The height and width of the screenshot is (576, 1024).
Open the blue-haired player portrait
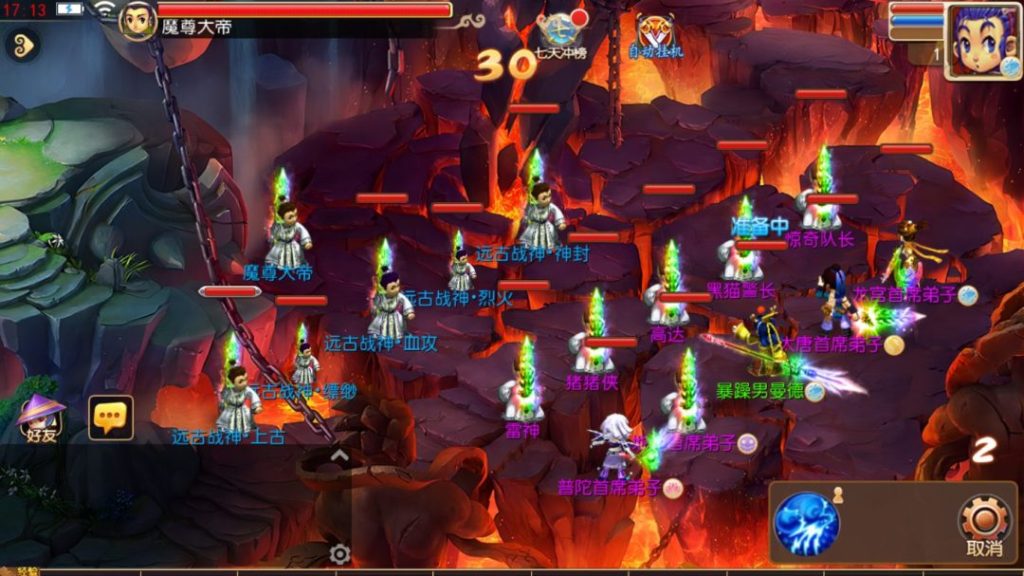(983, 42)
